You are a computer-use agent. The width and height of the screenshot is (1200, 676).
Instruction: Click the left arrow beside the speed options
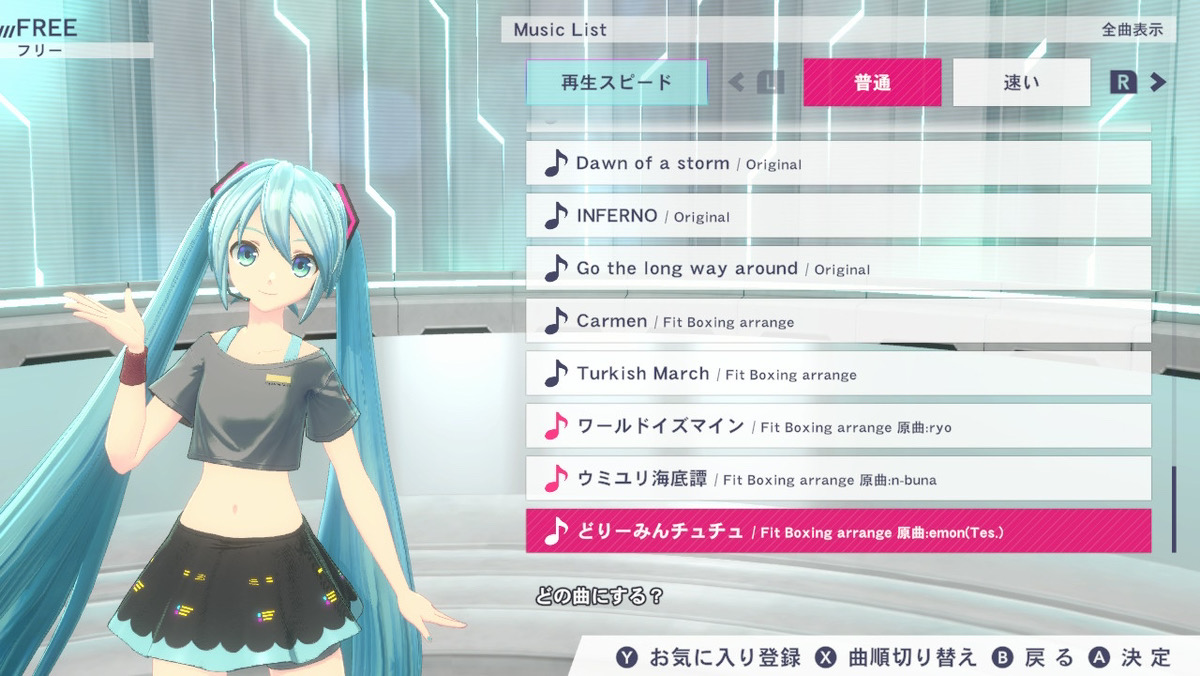737,83
